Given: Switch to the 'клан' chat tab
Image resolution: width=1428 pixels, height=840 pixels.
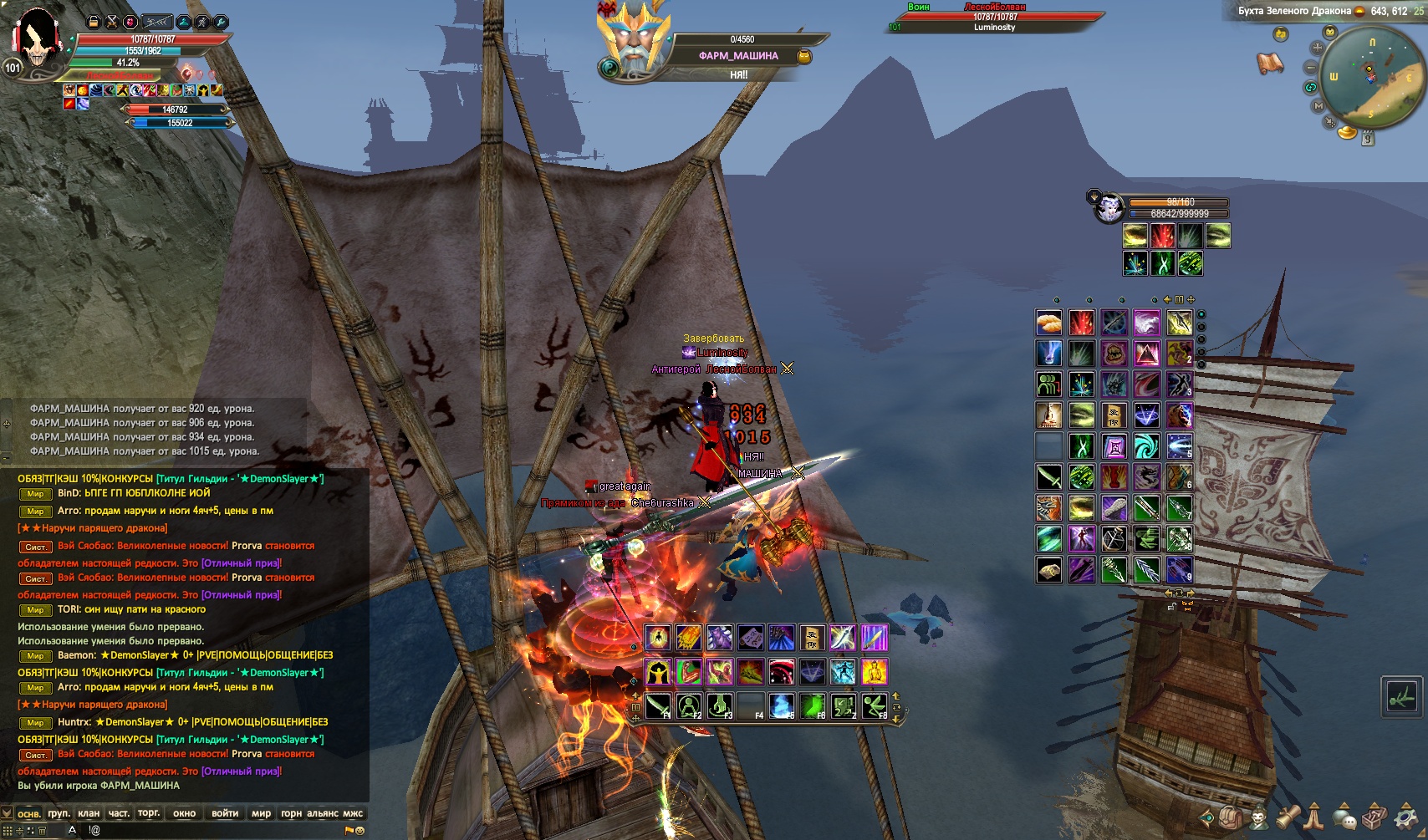Looking at the screenshot, I should click(89, 813).
